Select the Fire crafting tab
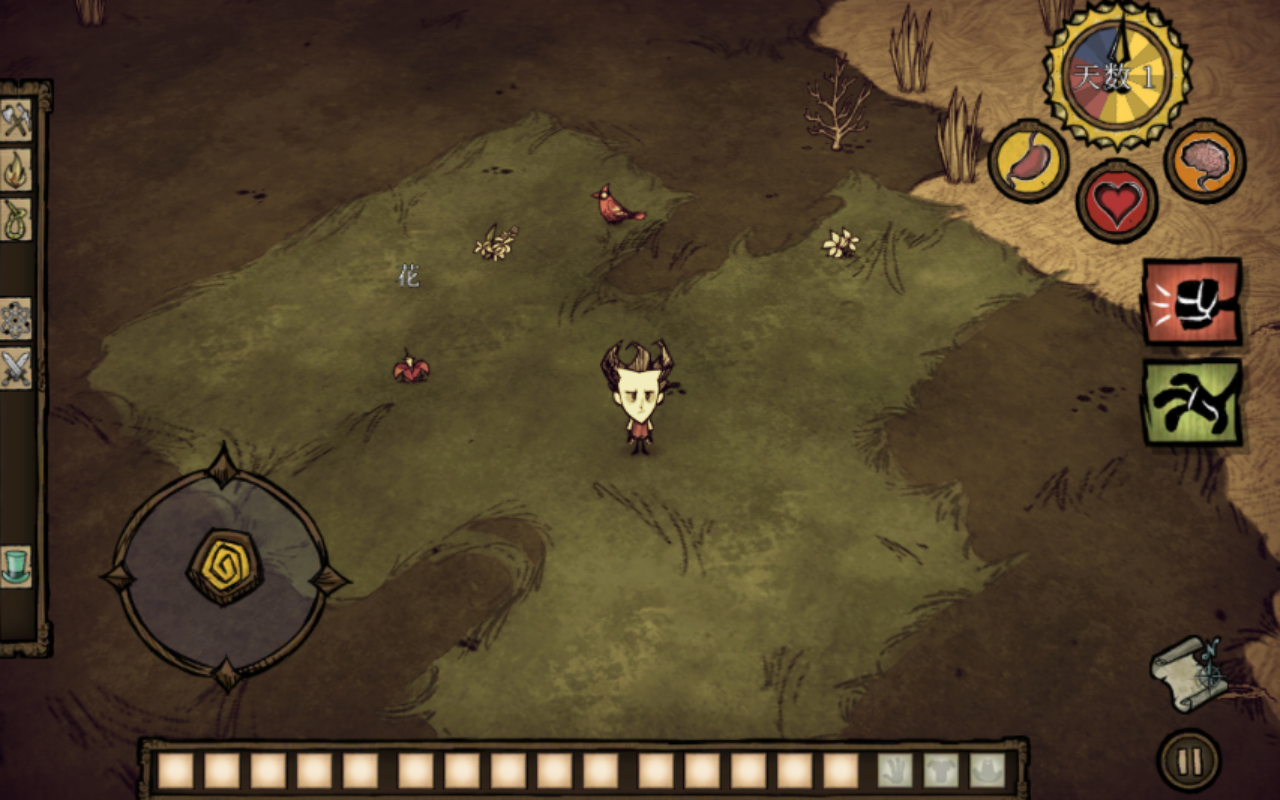Viewport: 1280px width, 800px height. click(x=16, y=170)
